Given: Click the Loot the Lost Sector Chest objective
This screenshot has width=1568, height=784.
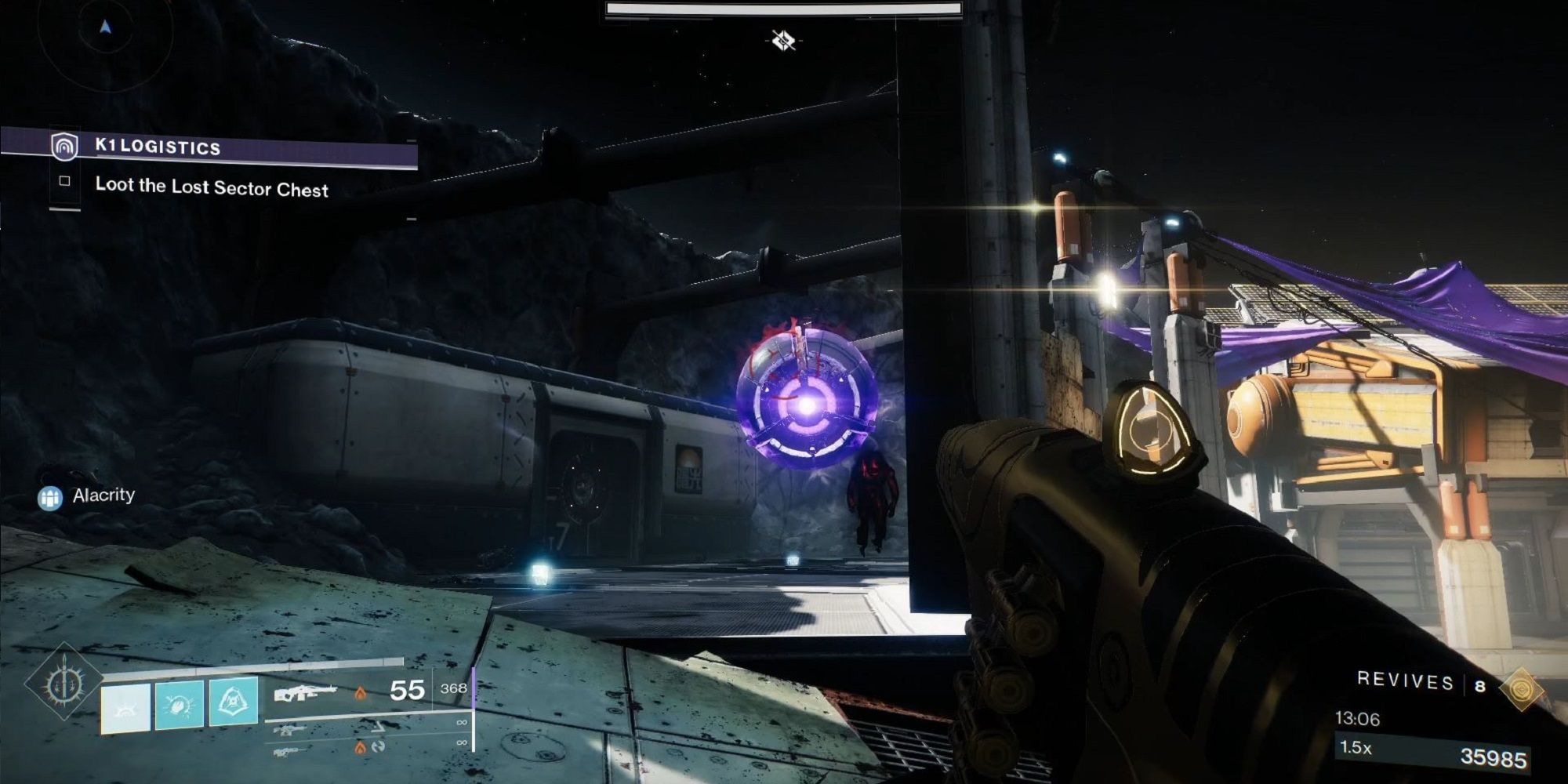Looking at the screenshot, I should coord(212,187).
